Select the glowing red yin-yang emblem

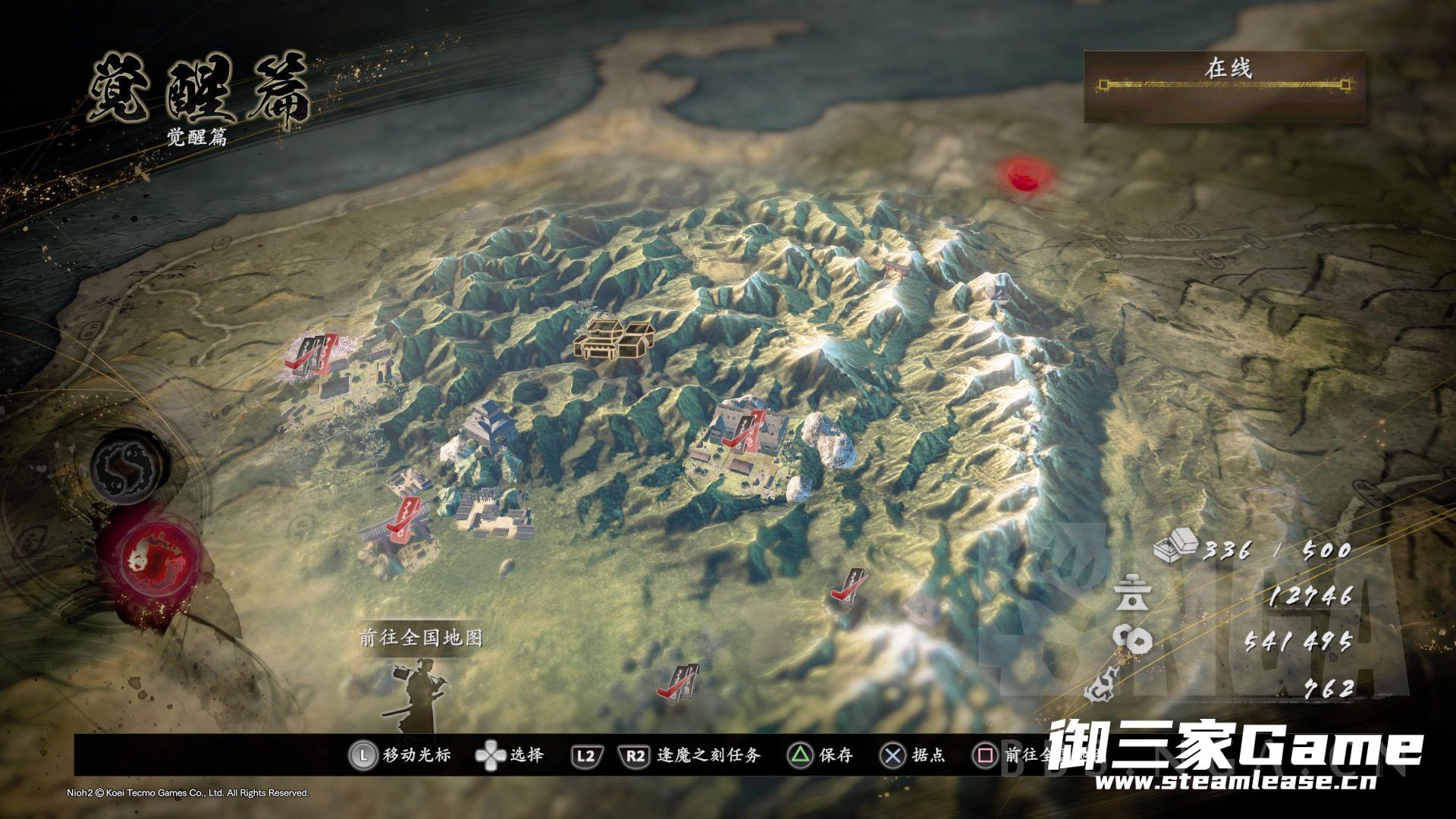pyautogui.click(x=150, y=560)
